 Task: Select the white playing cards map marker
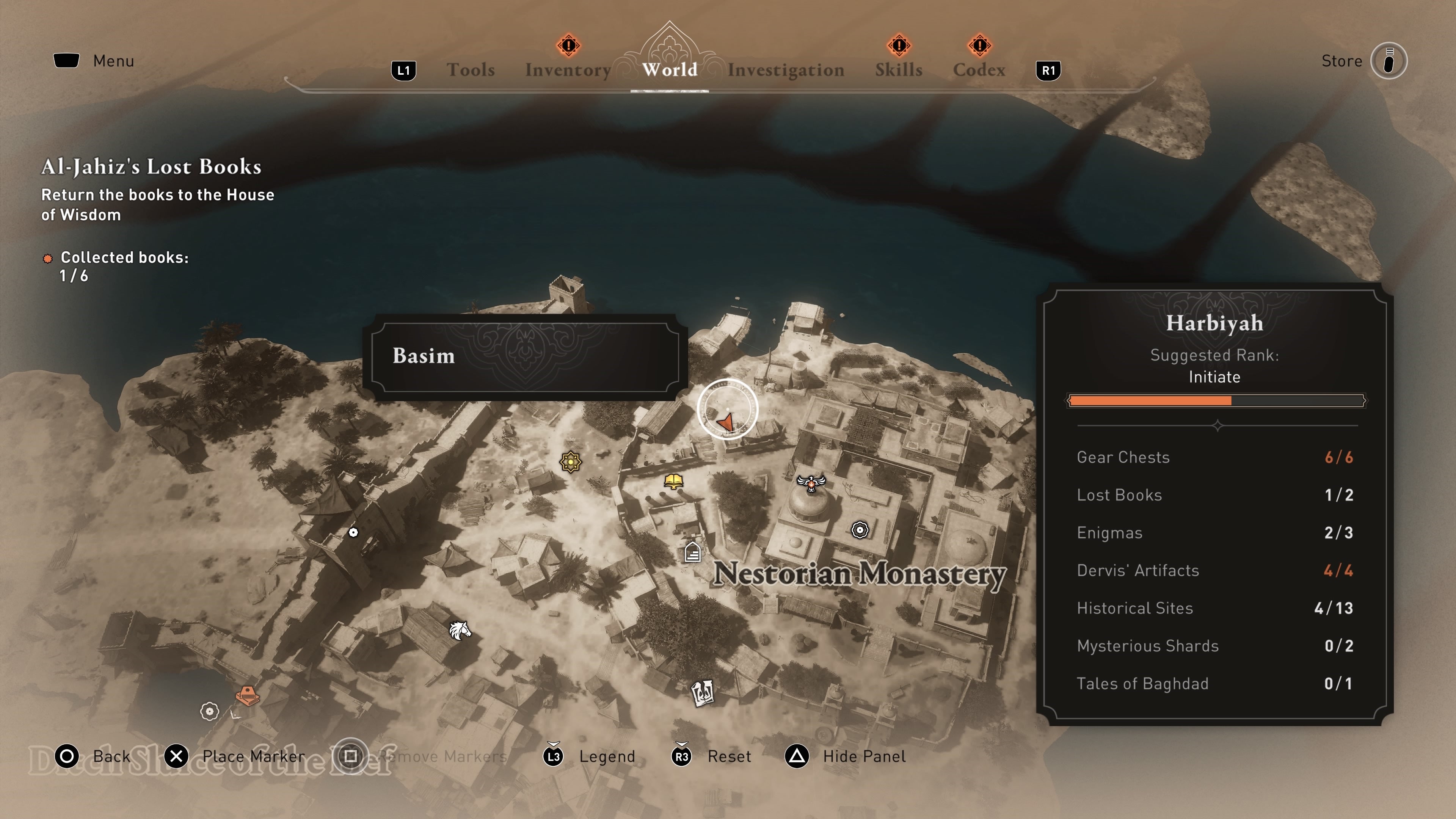click(703, 693)
